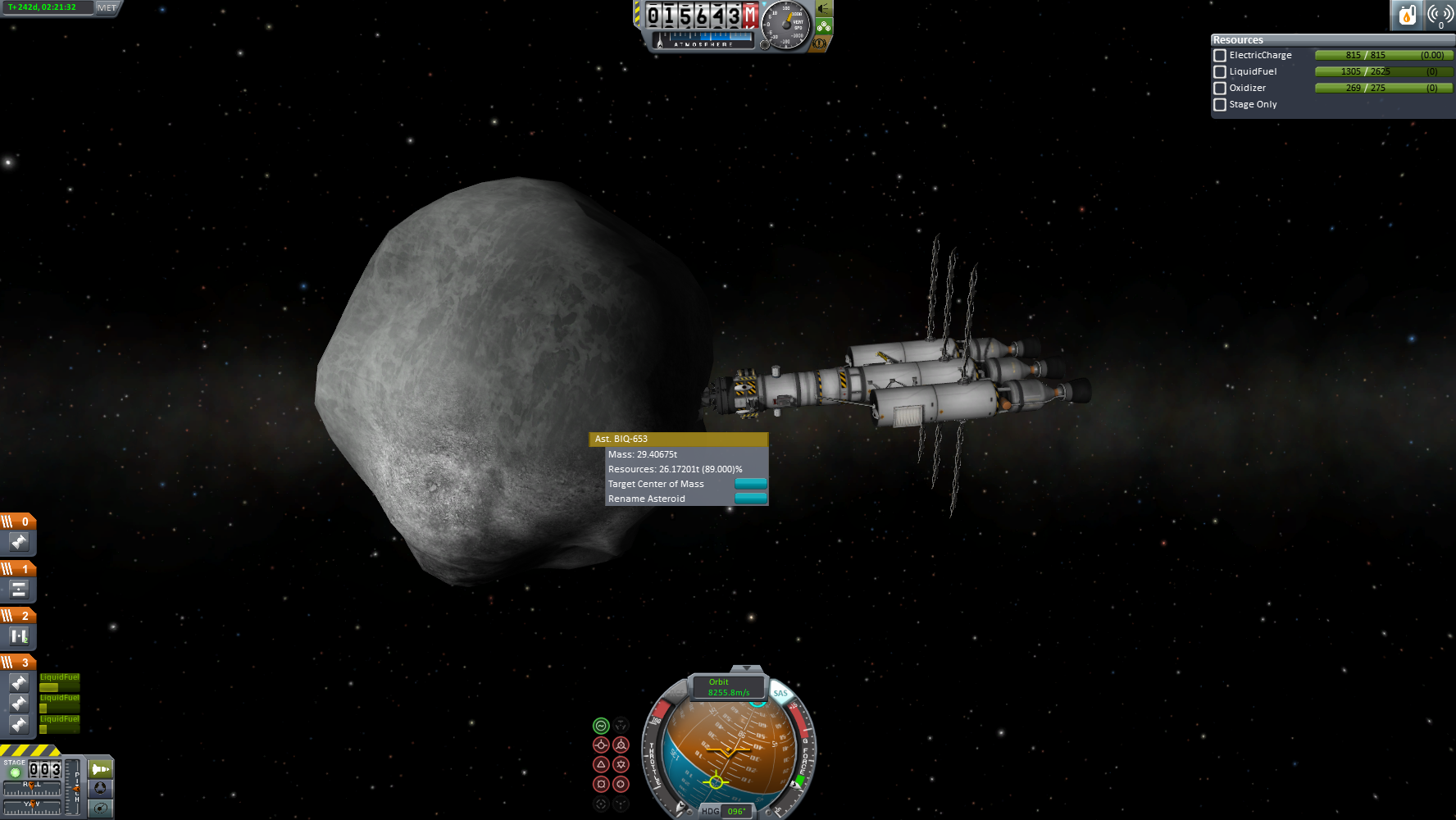Toggle the landing gear button
1456x820 pixels.
click(824, 26)
